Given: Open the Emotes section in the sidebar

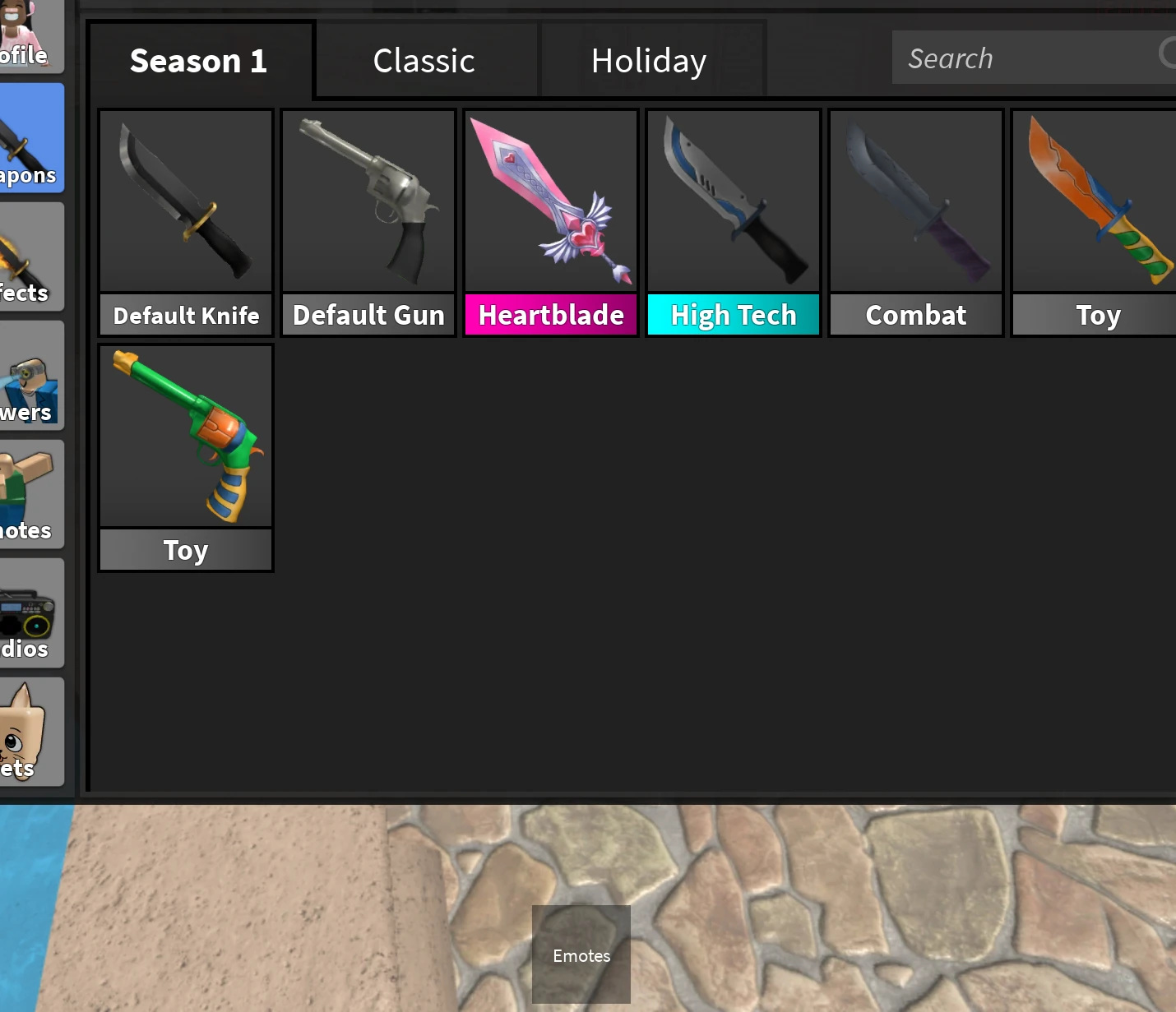Looking at the screenshot, I should click(x=31, y=493).
